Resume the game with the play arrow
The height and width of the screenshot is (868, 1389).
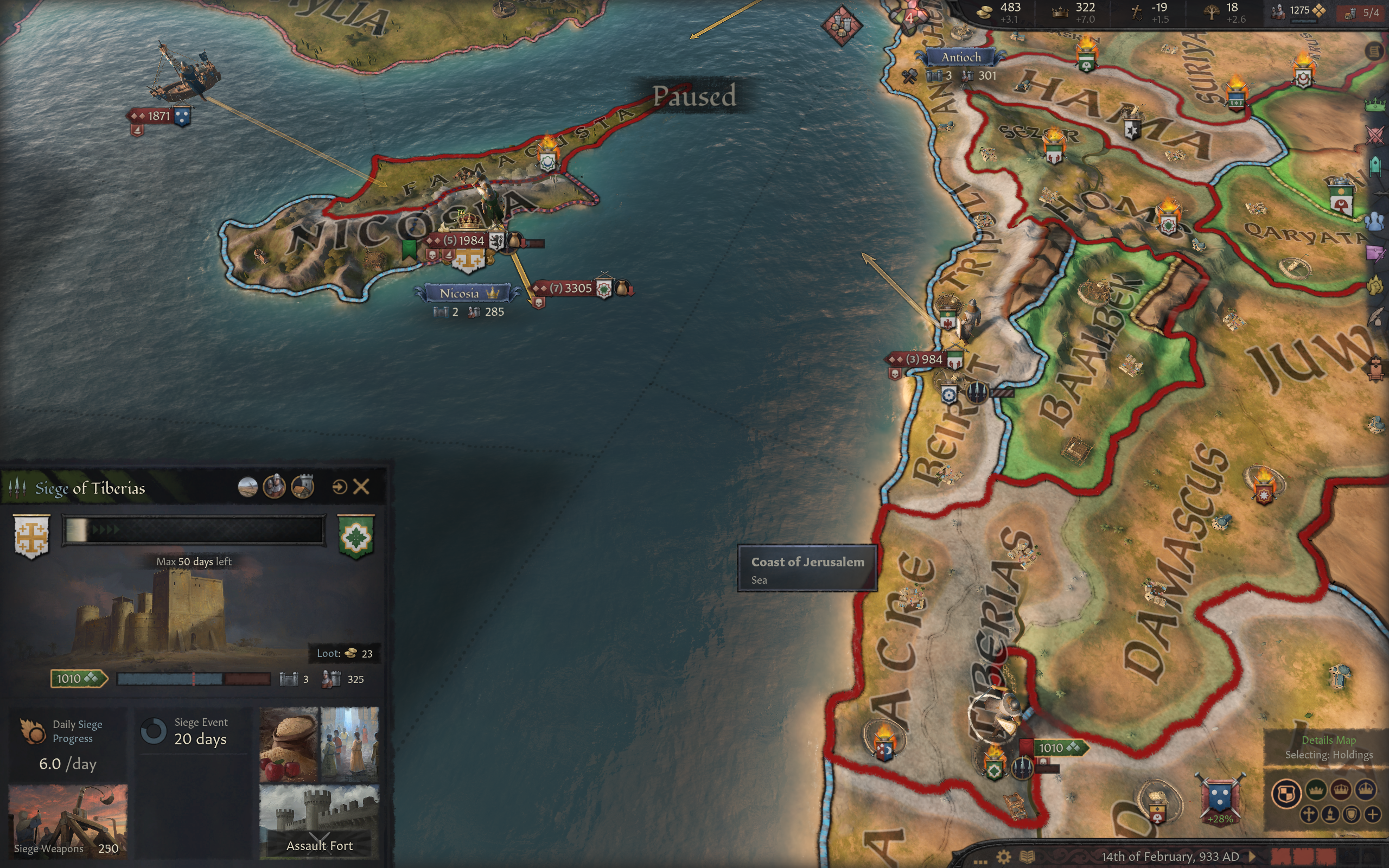(1252, 857)
